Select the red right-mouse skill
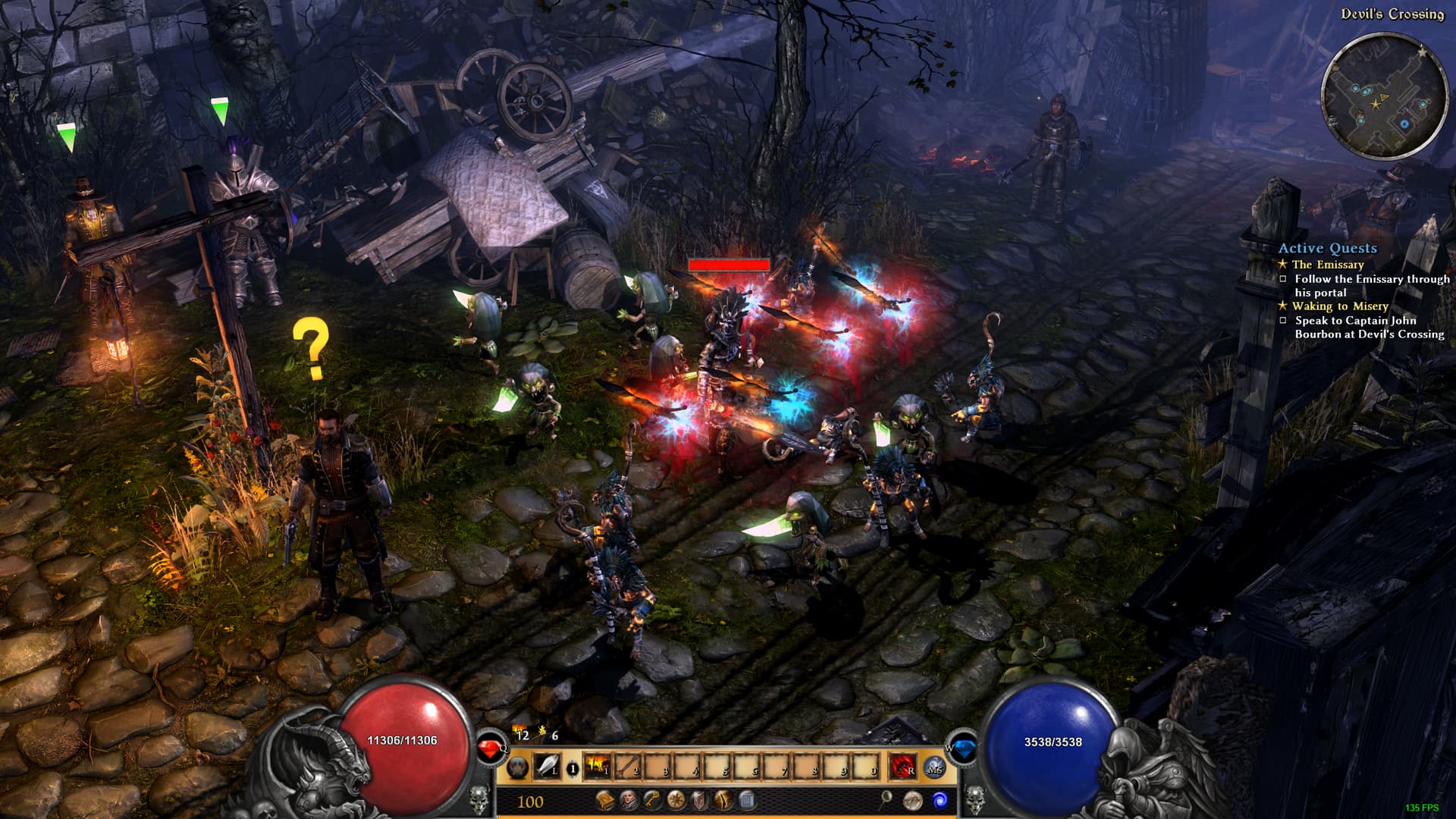Viewport: 1456px width, 819px height. pos(902,767)
